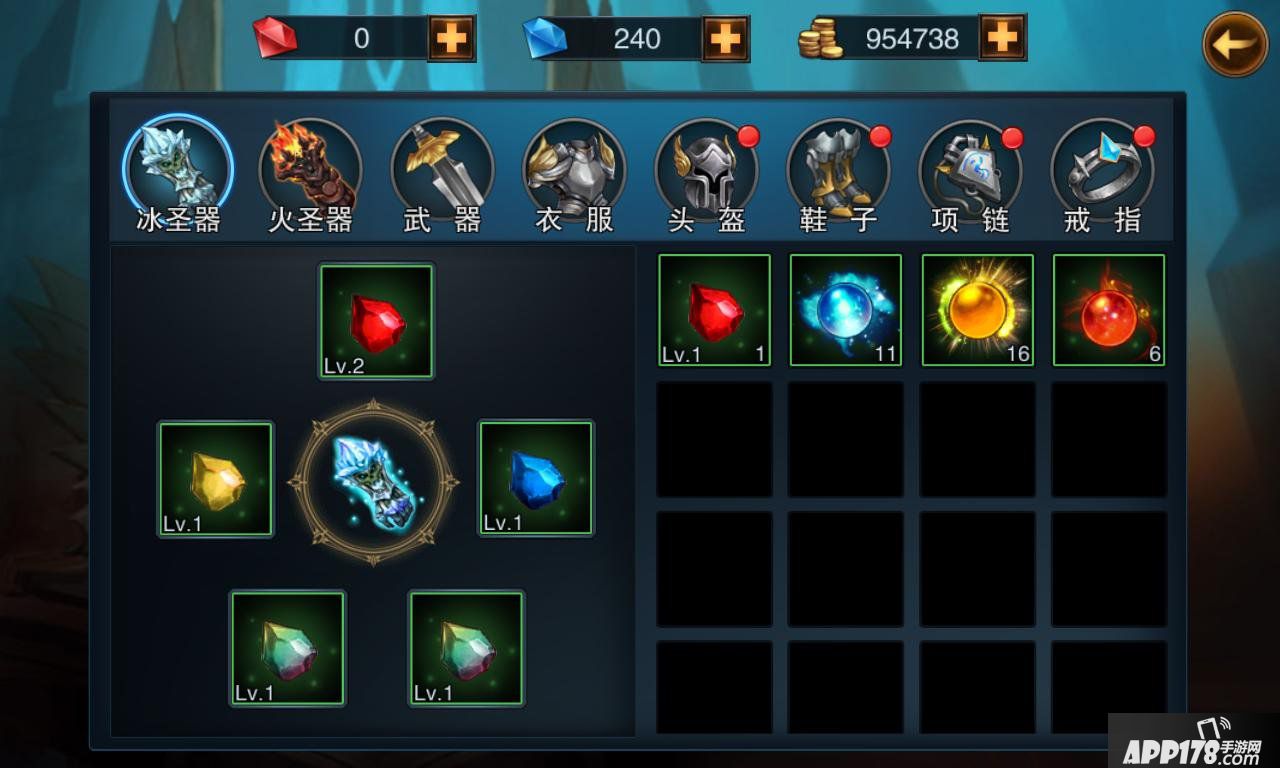Choose the 项链 necklace tab

click(970, 171)
